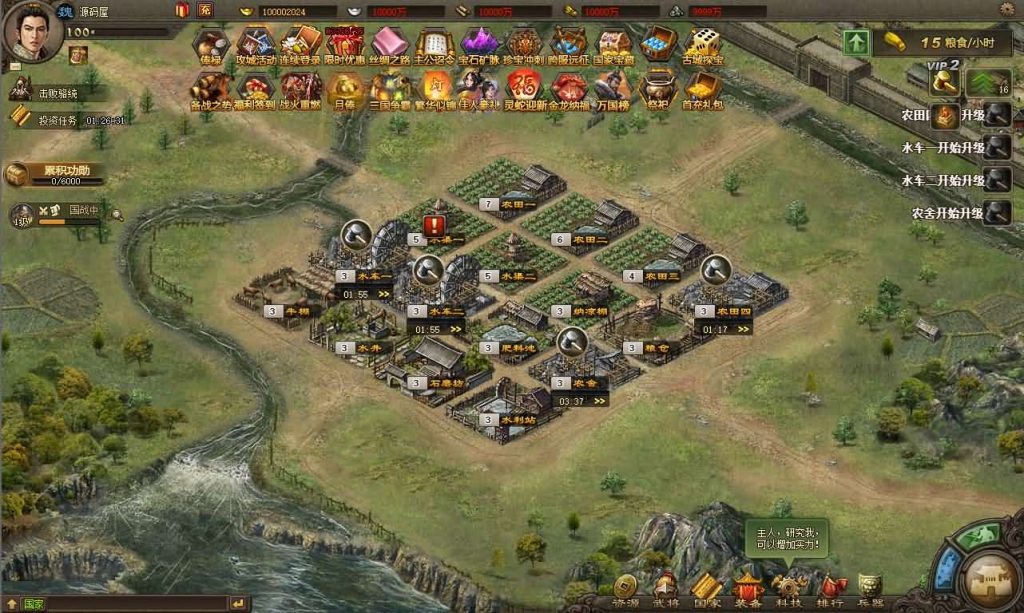Open the 连续登录 login reward icon
This screenshot has width=1024, height=613.
pyautogui.click(x=299, y=45)
